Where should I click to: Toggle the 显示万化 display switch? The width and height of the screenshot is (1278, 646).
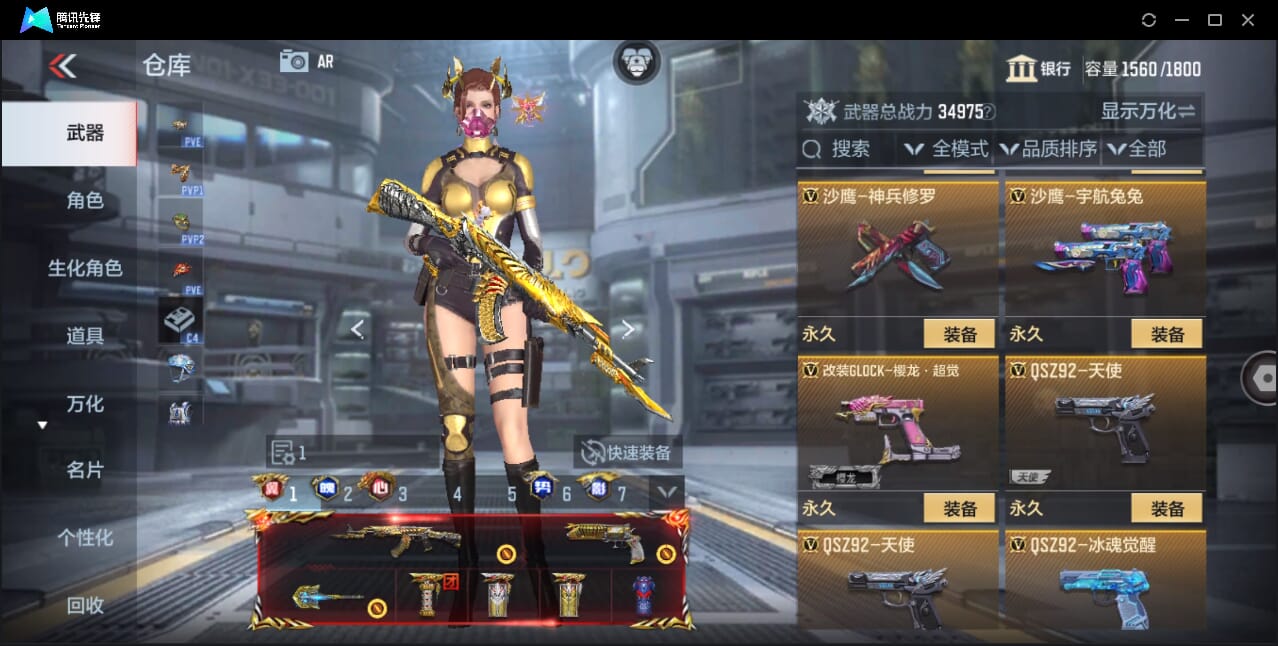pos(1148,111)
